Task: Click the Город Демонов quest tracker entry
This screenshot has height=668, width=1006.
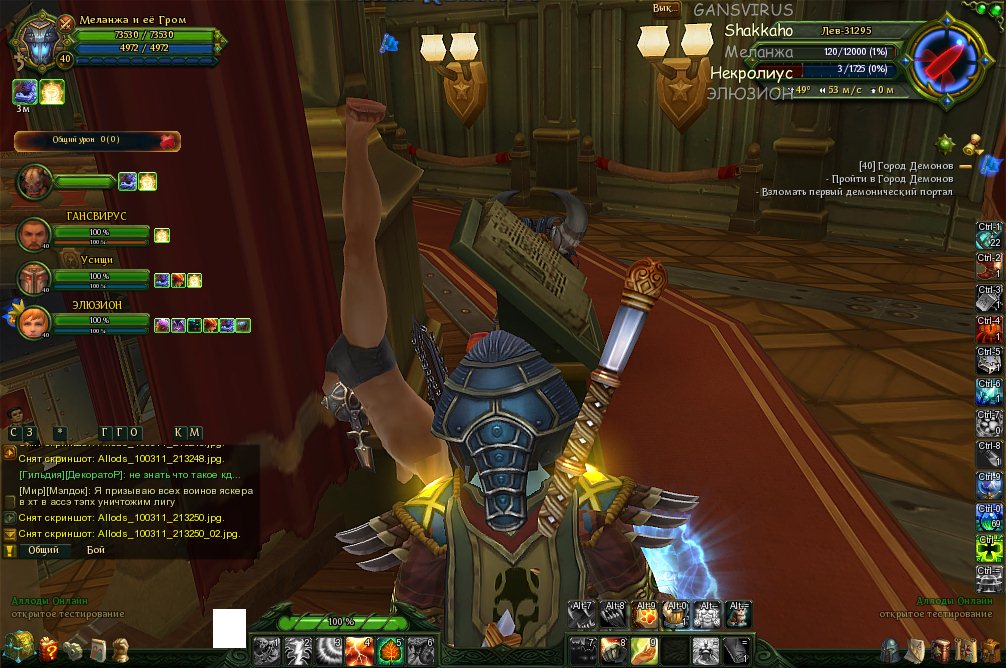Action: coord(905,165)
